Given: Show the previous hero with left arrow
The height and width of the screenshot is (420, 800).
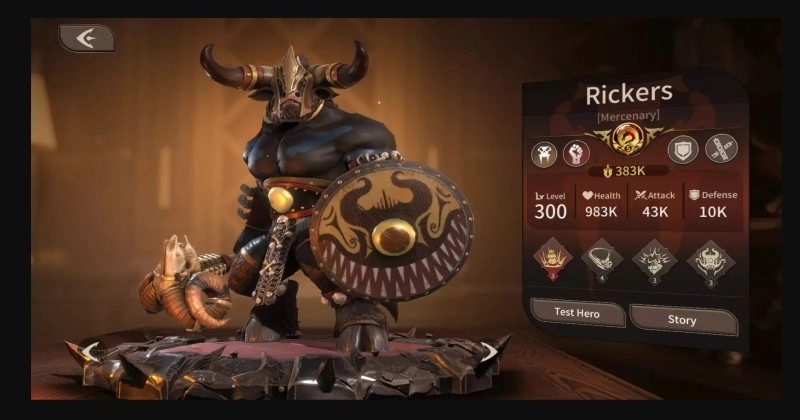Looking at the screenshot, I should (90, 351).
